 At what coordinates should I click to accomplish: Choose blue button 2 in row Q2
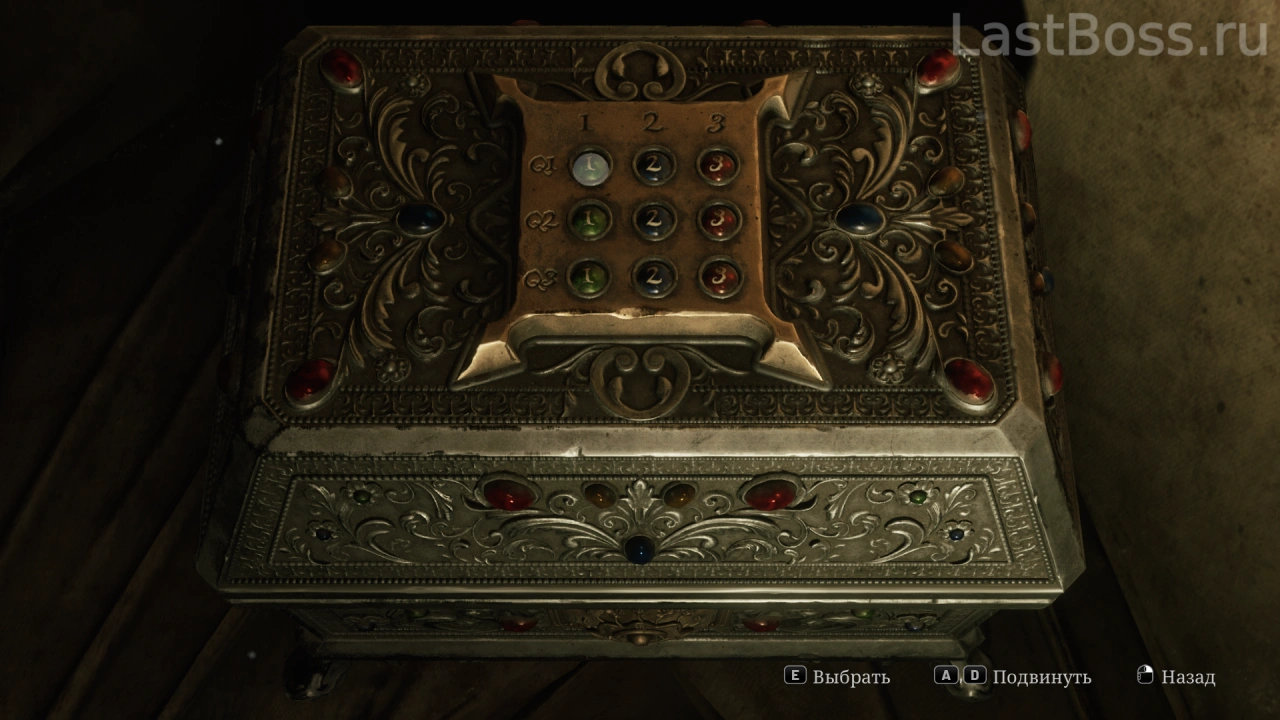[654, 220]
